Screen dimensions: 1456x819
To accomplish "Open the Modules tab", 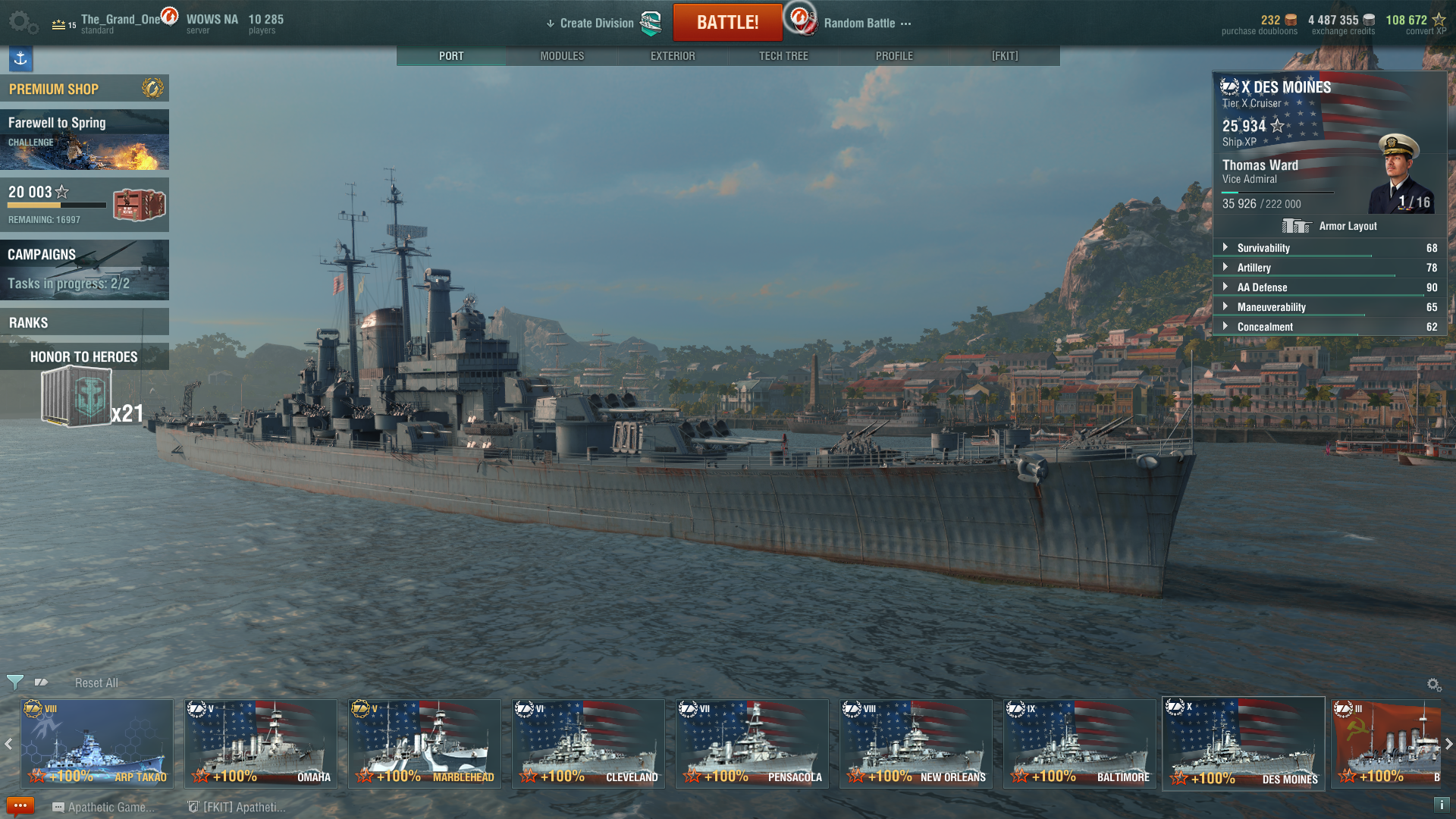I will 562,56.
